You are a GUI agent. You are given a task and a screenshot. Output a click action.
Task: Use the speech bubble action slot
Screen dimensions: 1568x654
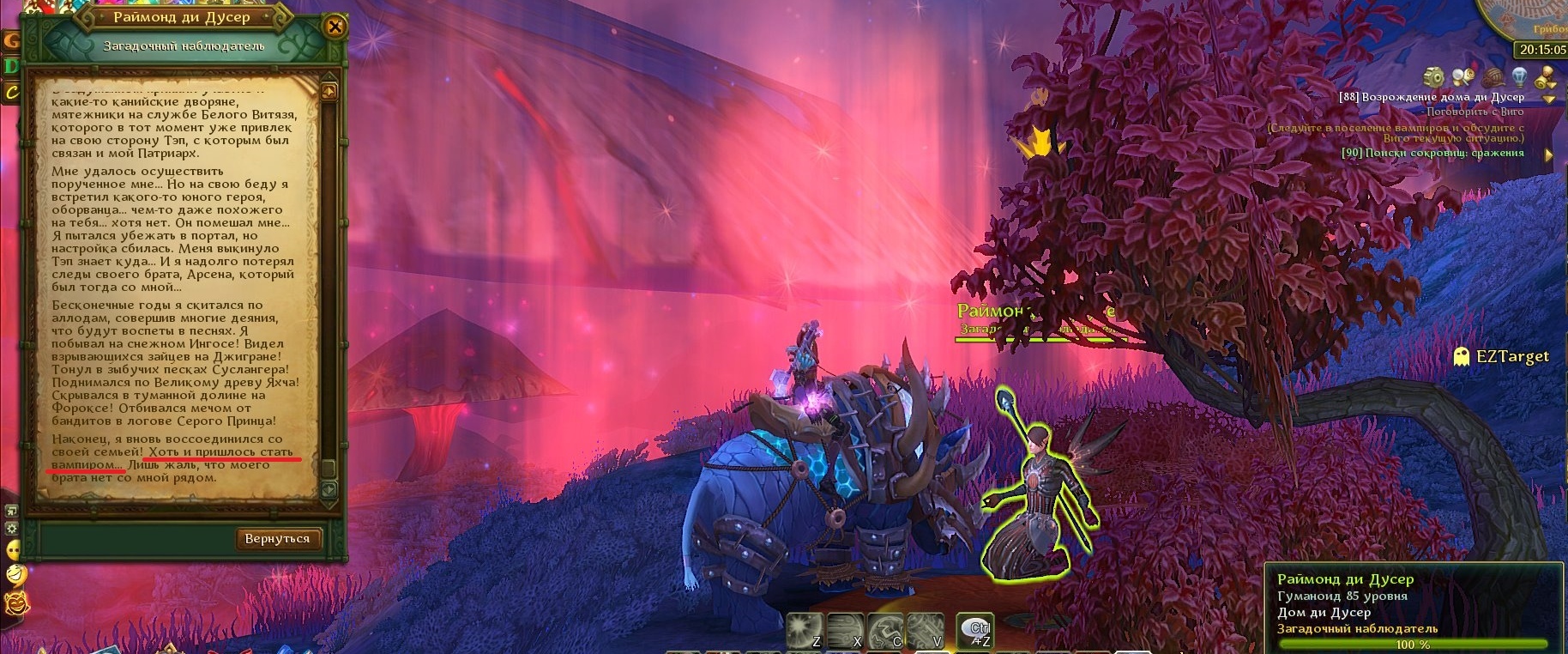point(974,629)
